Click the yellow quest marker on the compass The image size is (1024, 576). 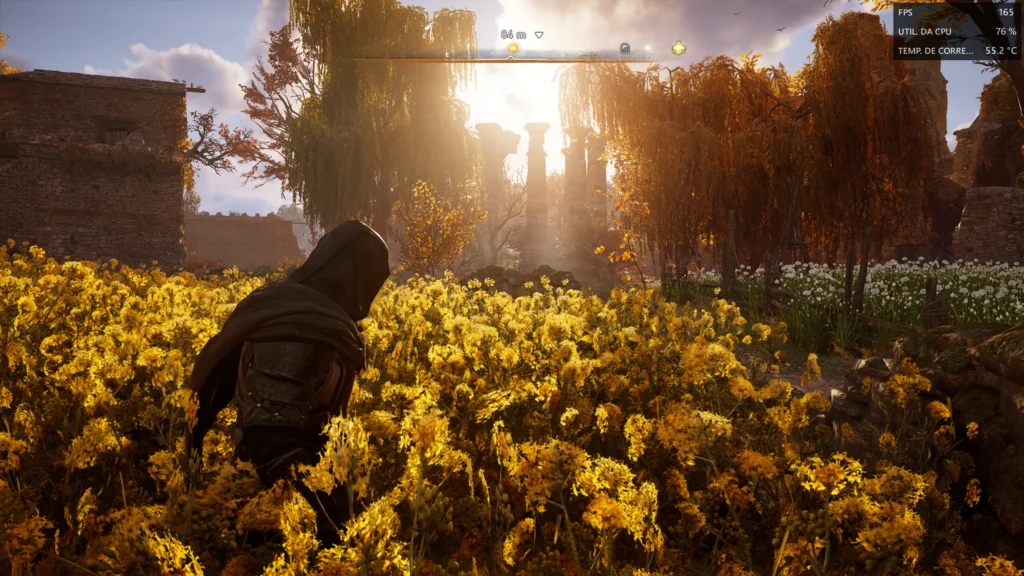[x=513, y=47]
